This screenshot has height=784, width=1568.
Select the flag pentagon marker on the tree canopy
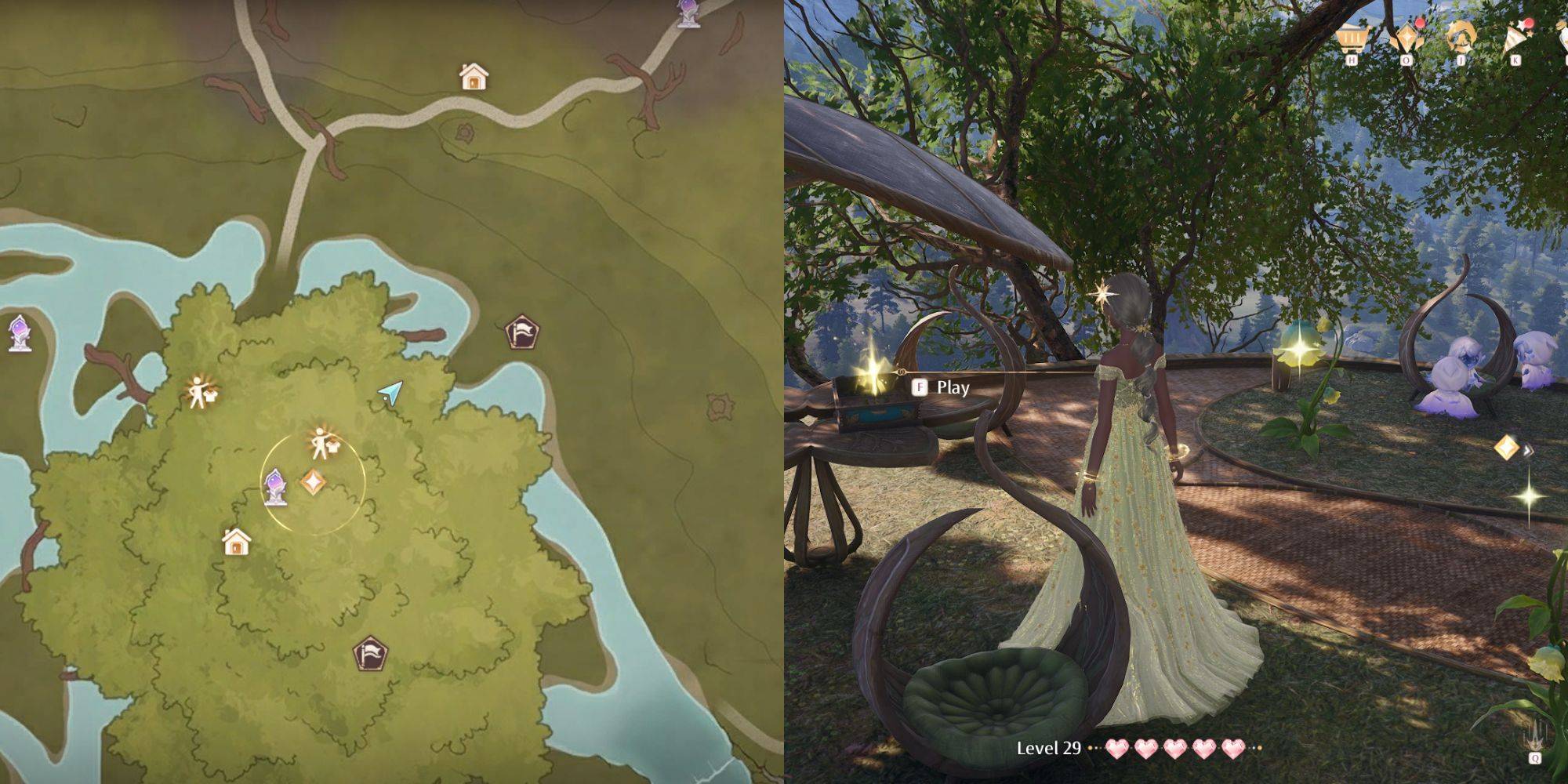(370, 653)
